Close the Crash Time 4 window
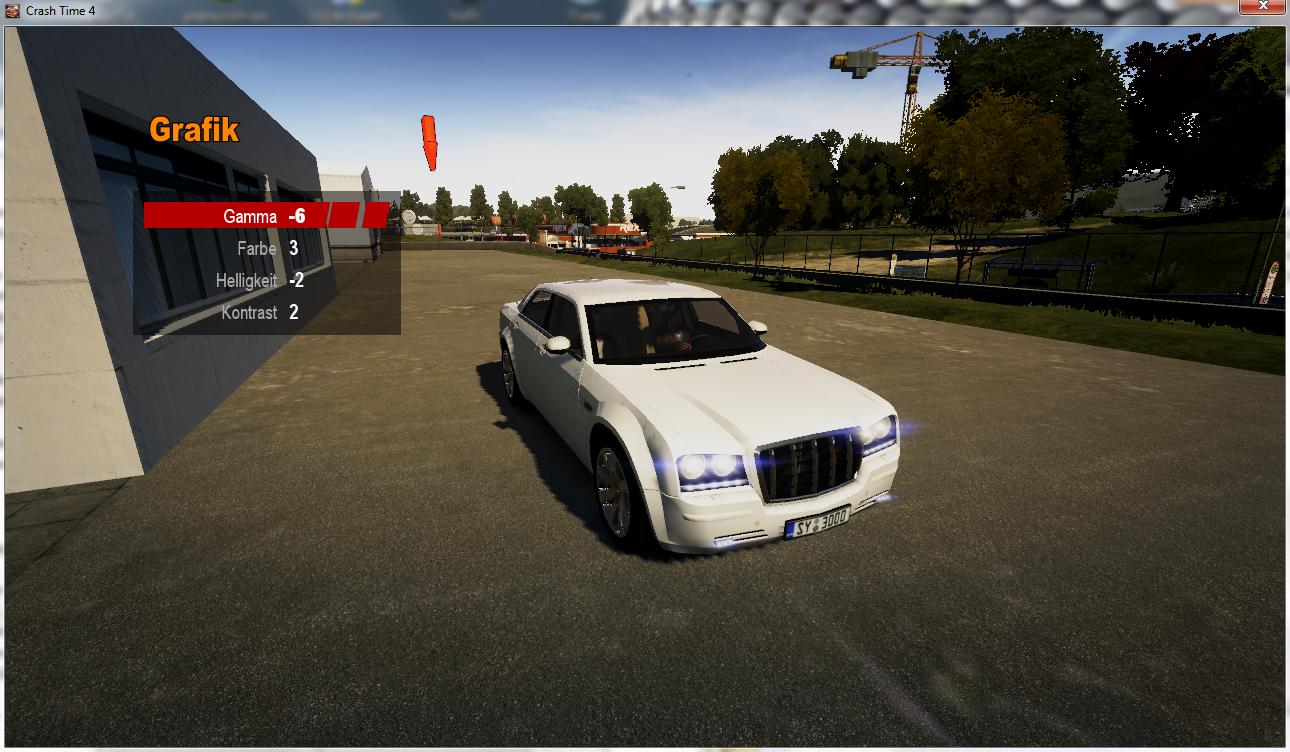This screenshot has height=752, width=1290. coord(1263,8)
